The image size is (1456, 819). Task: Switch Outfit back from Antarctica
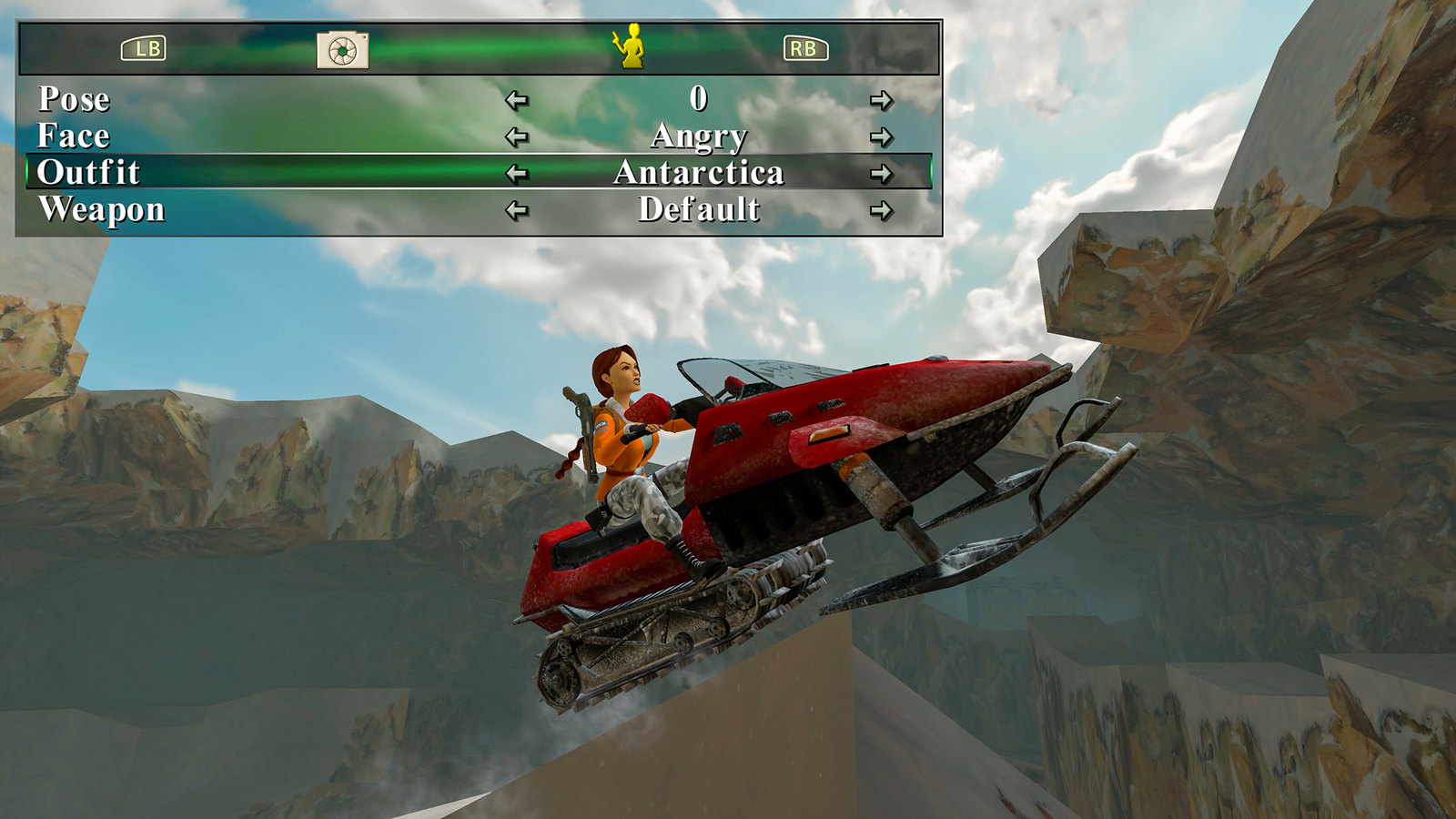pyautogui.click(x=519, y=174)
